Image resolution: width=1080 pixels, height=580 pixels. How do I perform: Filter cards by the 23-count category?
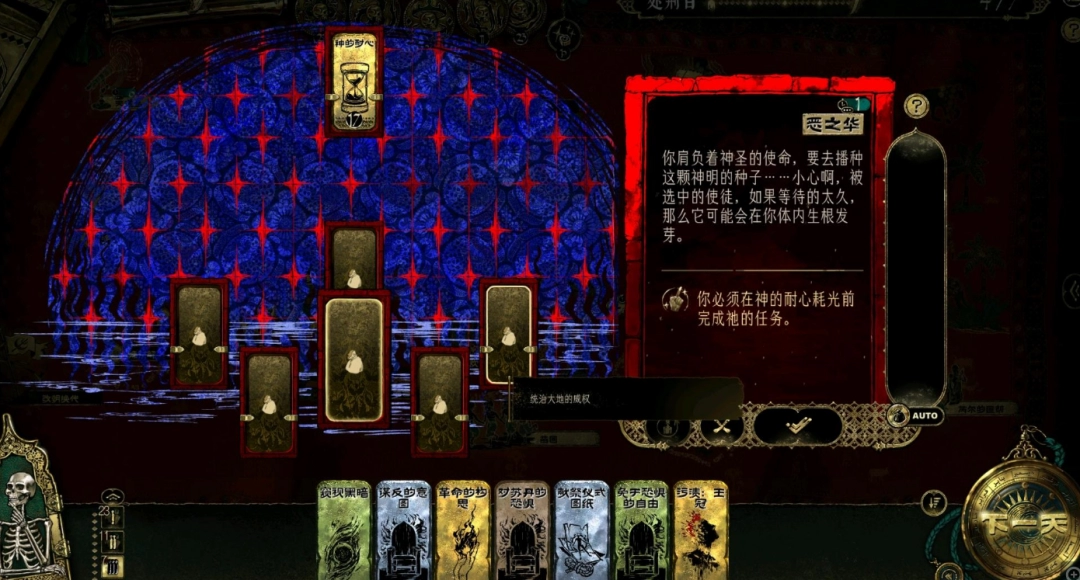(112, 517)
